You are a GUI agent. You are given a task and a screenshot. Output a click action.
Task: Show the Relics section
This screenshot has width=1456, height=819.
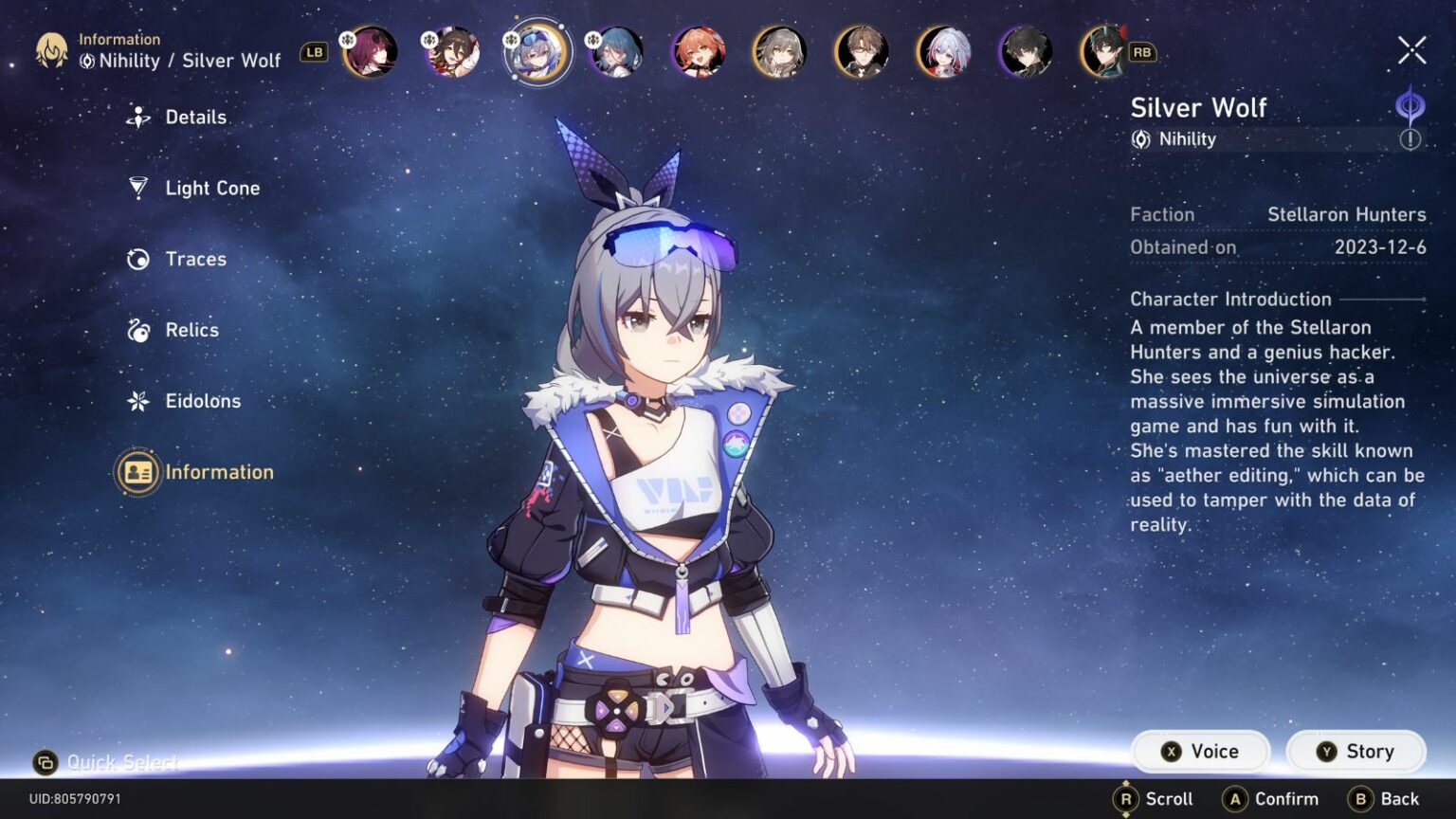[x=191, y=330]
